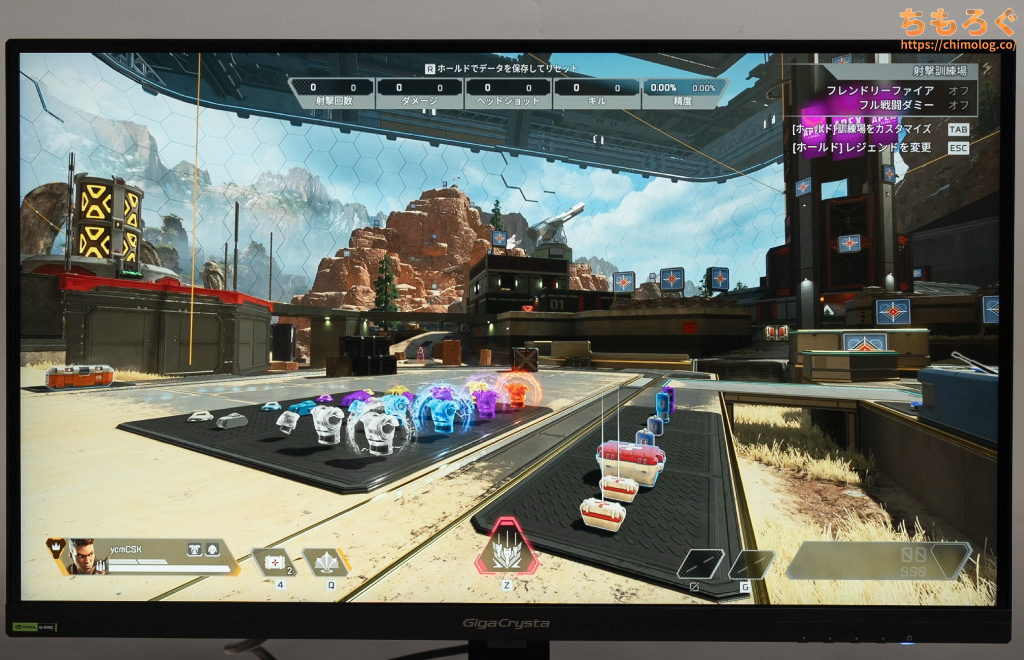This screenshot has width=1024, height=660.
Task: Click the helmet icon beside ycmCSK
Action: point(212,548)
